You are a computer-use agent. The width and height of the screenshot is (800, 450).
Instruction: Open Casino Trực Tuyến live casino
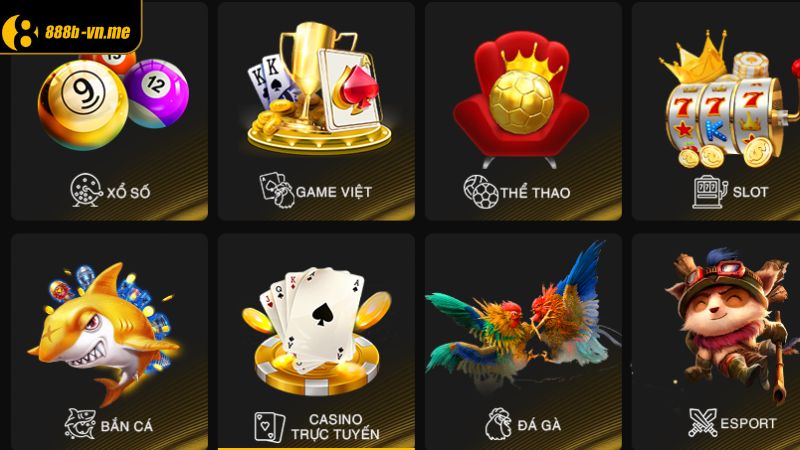tap(315, 340)
